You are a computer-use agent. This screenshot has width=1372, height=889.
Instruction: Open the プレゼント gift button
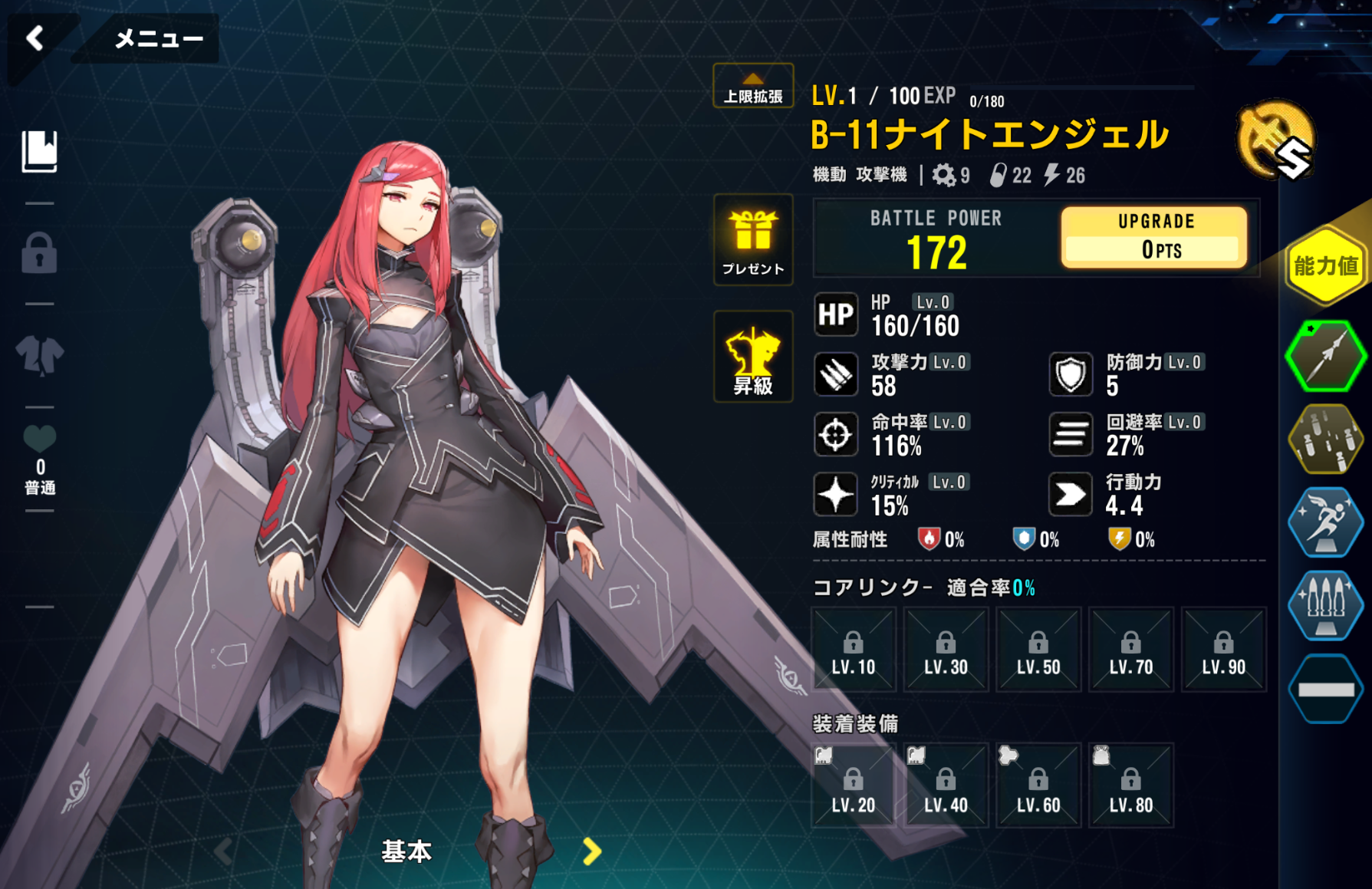pos(753,239)
